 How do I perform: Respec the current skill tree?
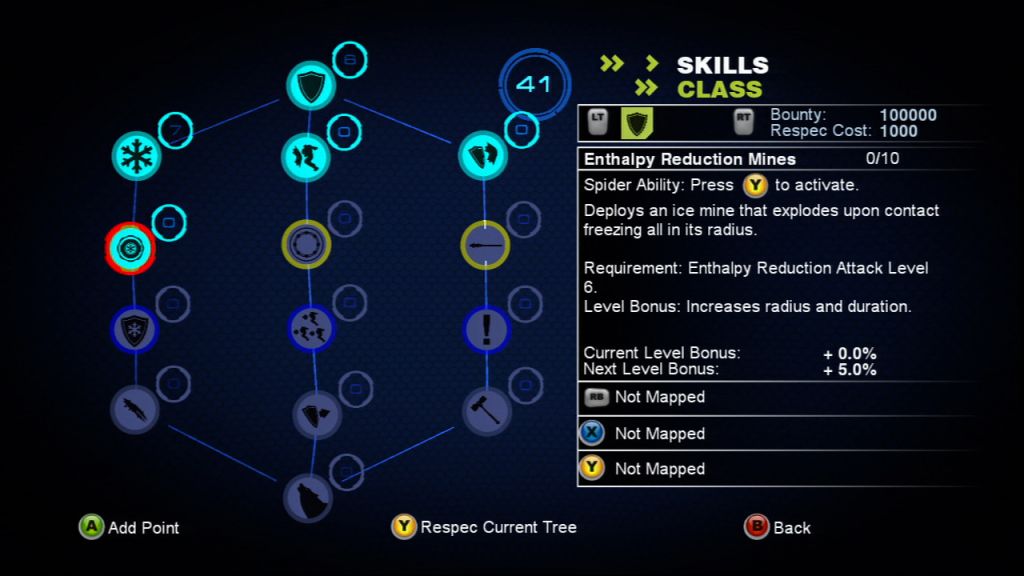click(x=485, y=527)
